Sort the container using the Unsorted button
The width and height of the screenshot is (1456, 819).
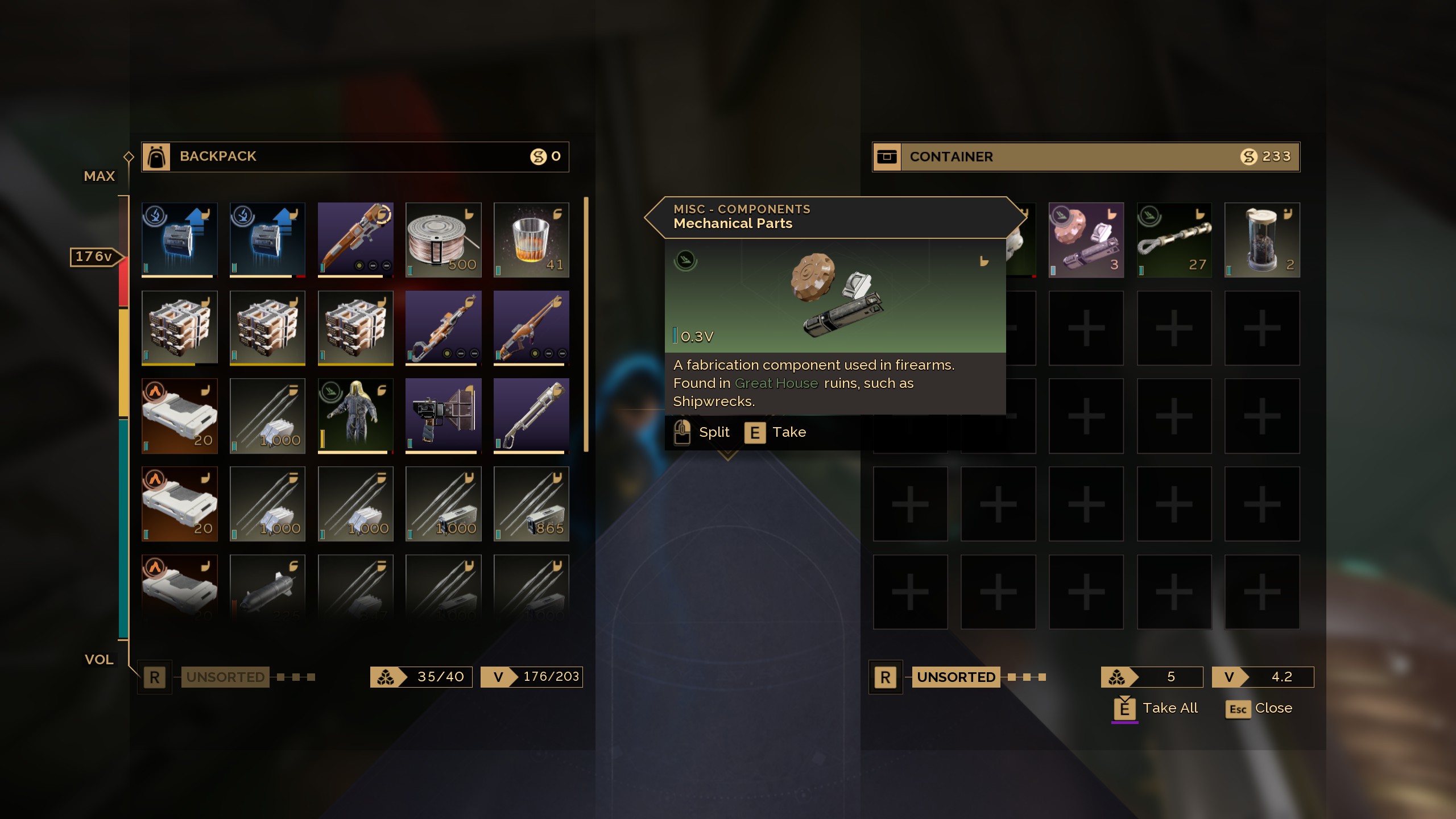tap(955, 677)
